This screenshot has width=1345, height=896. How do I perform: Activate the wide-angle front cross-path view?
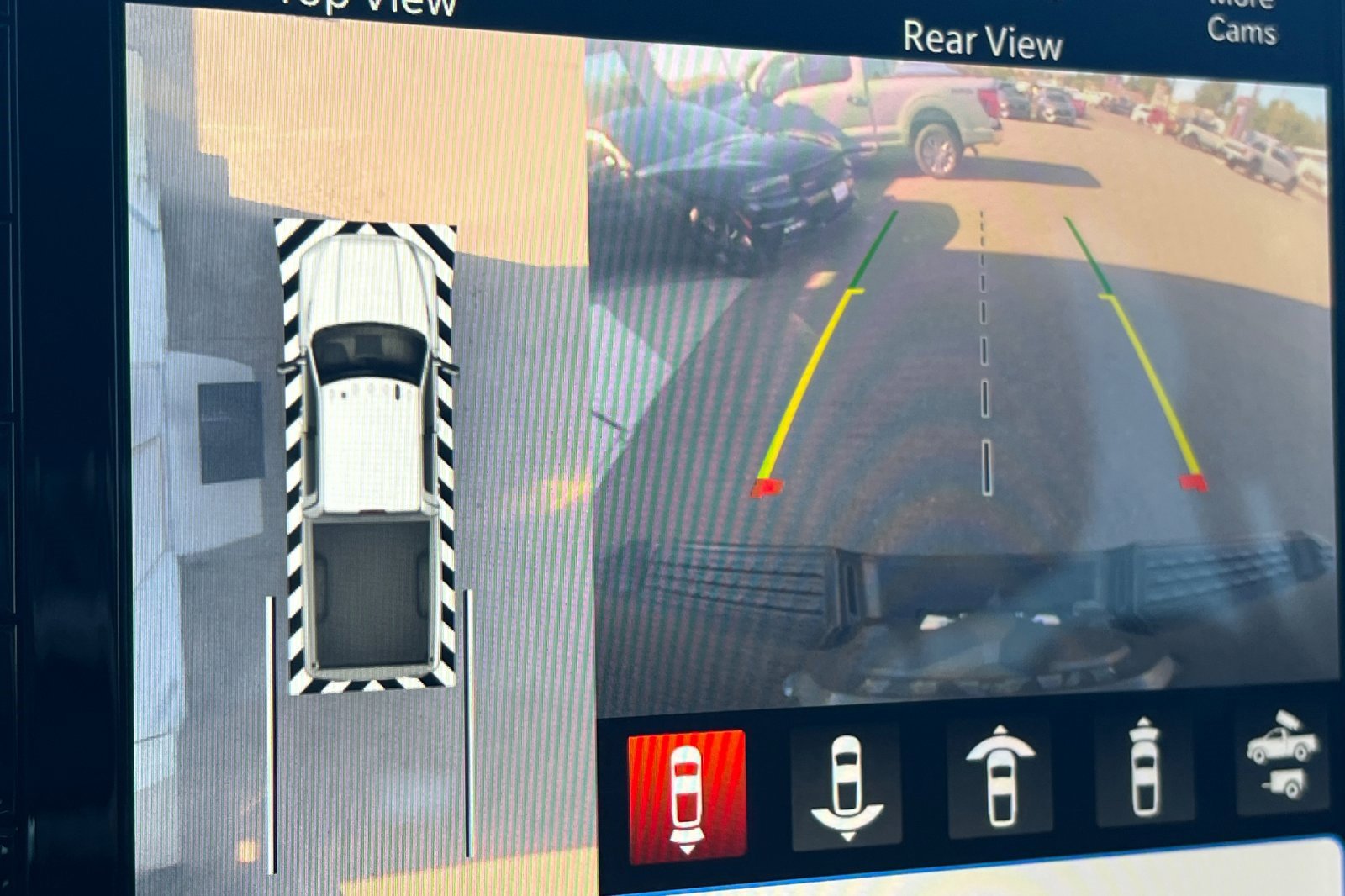pos(1000,778)
